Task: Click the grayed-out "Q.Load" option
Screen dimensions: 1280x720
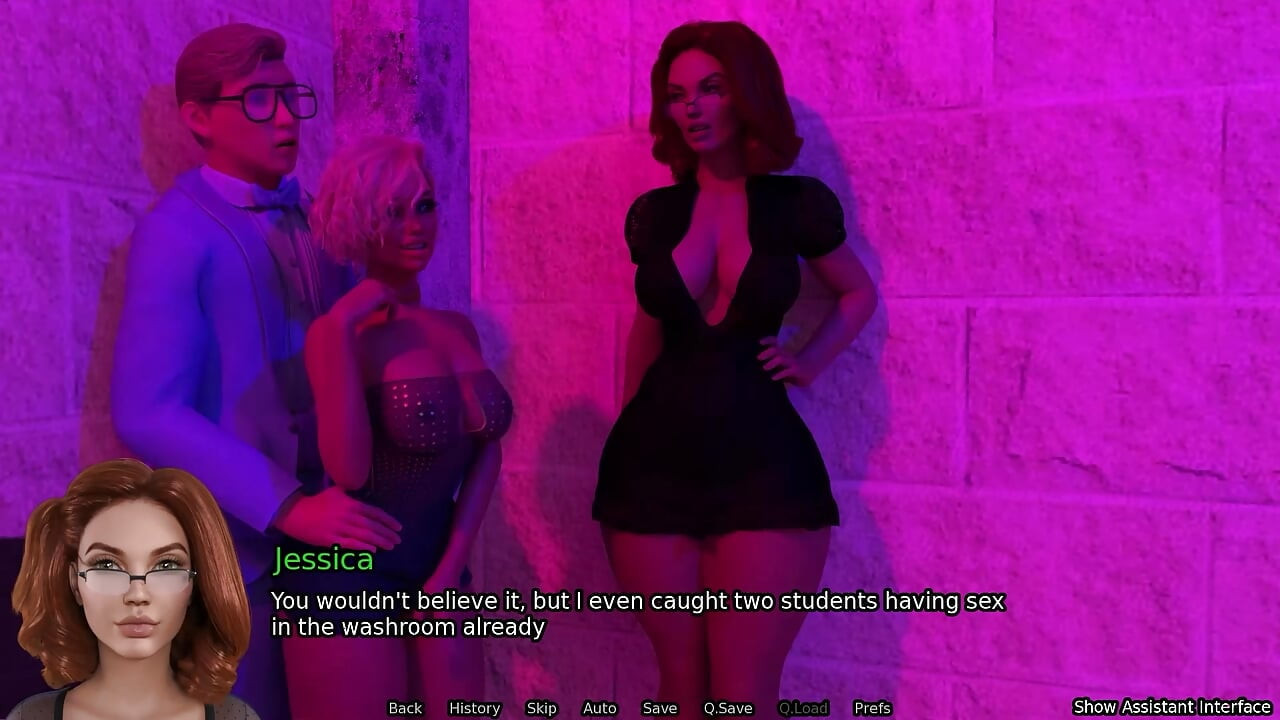Action: click(x=805, y=707)
